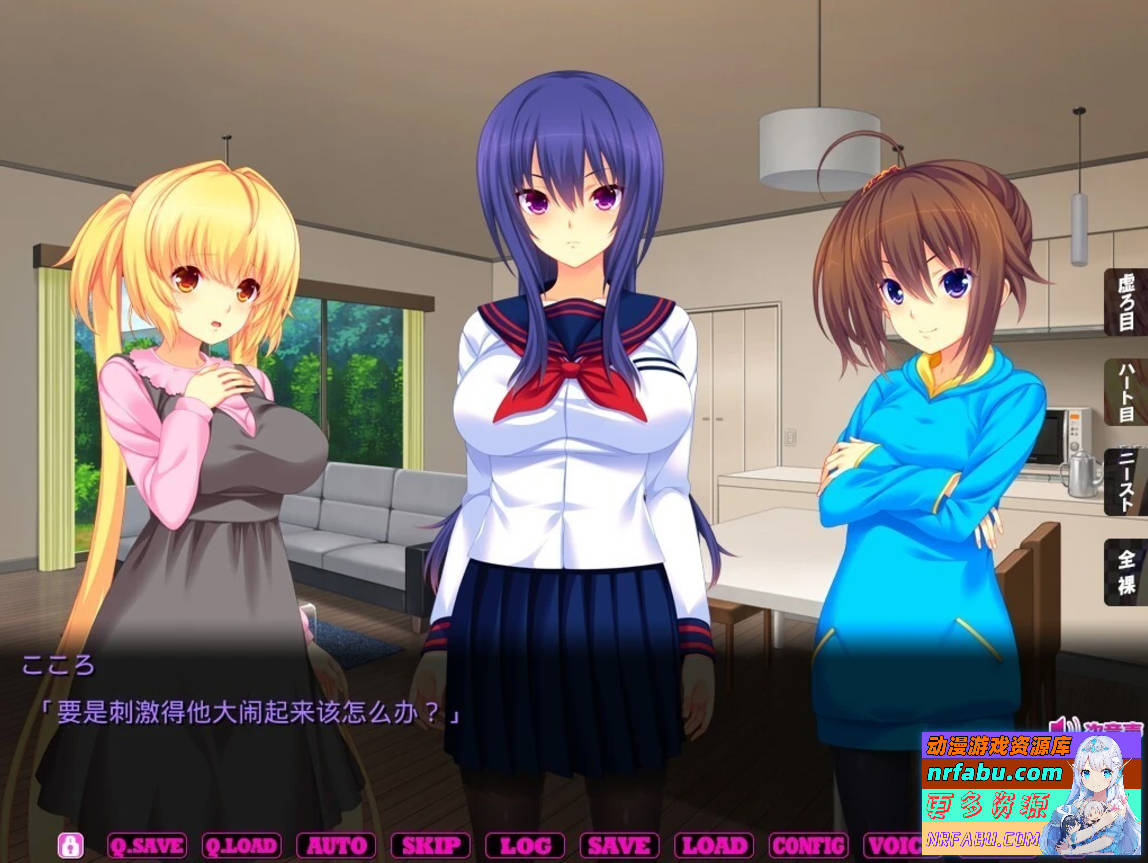Toggle the 虚ろ目 side option

[1126, 301]
